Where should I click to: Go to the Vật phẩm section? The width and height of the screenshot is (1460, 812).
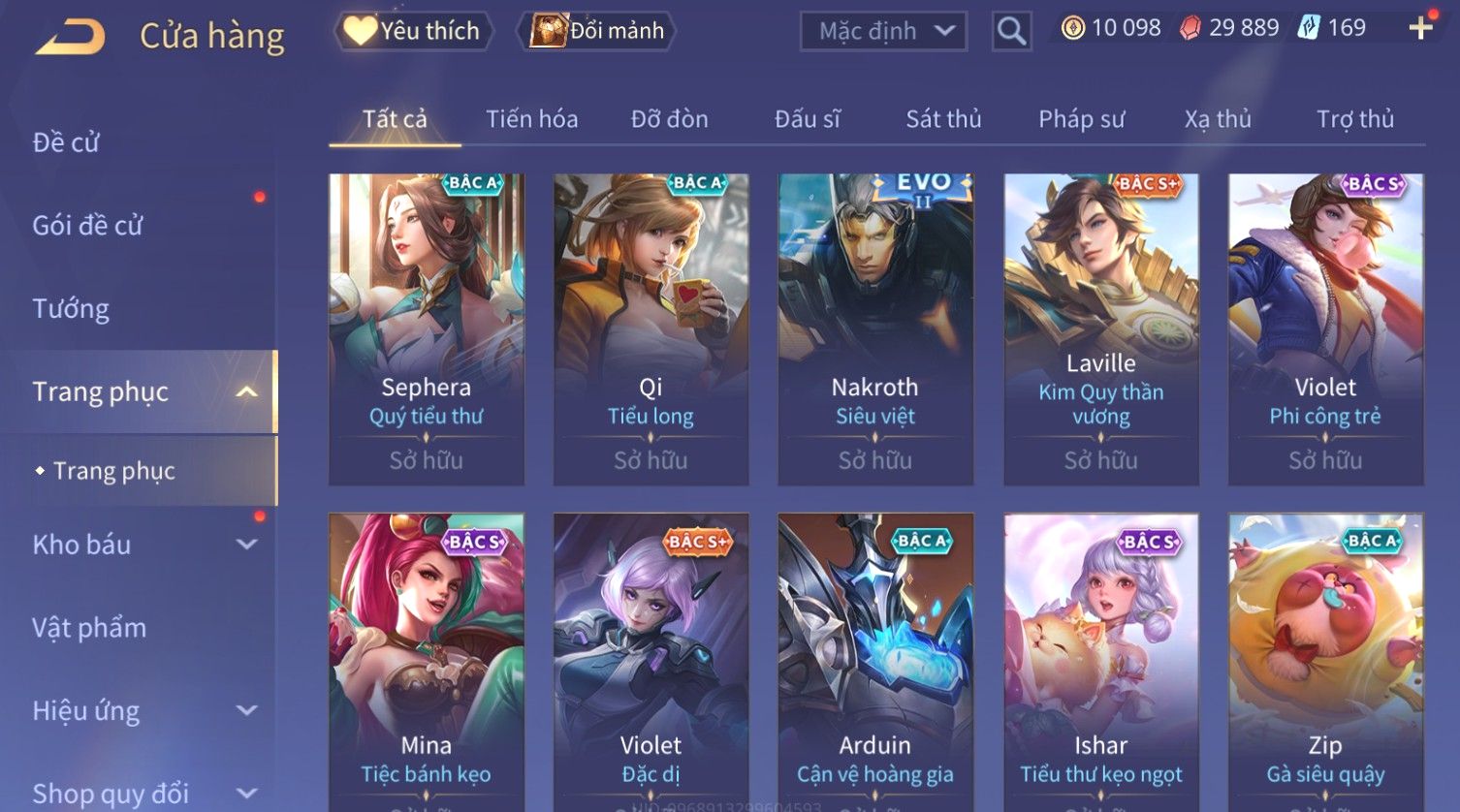click(x=89, y=628)
